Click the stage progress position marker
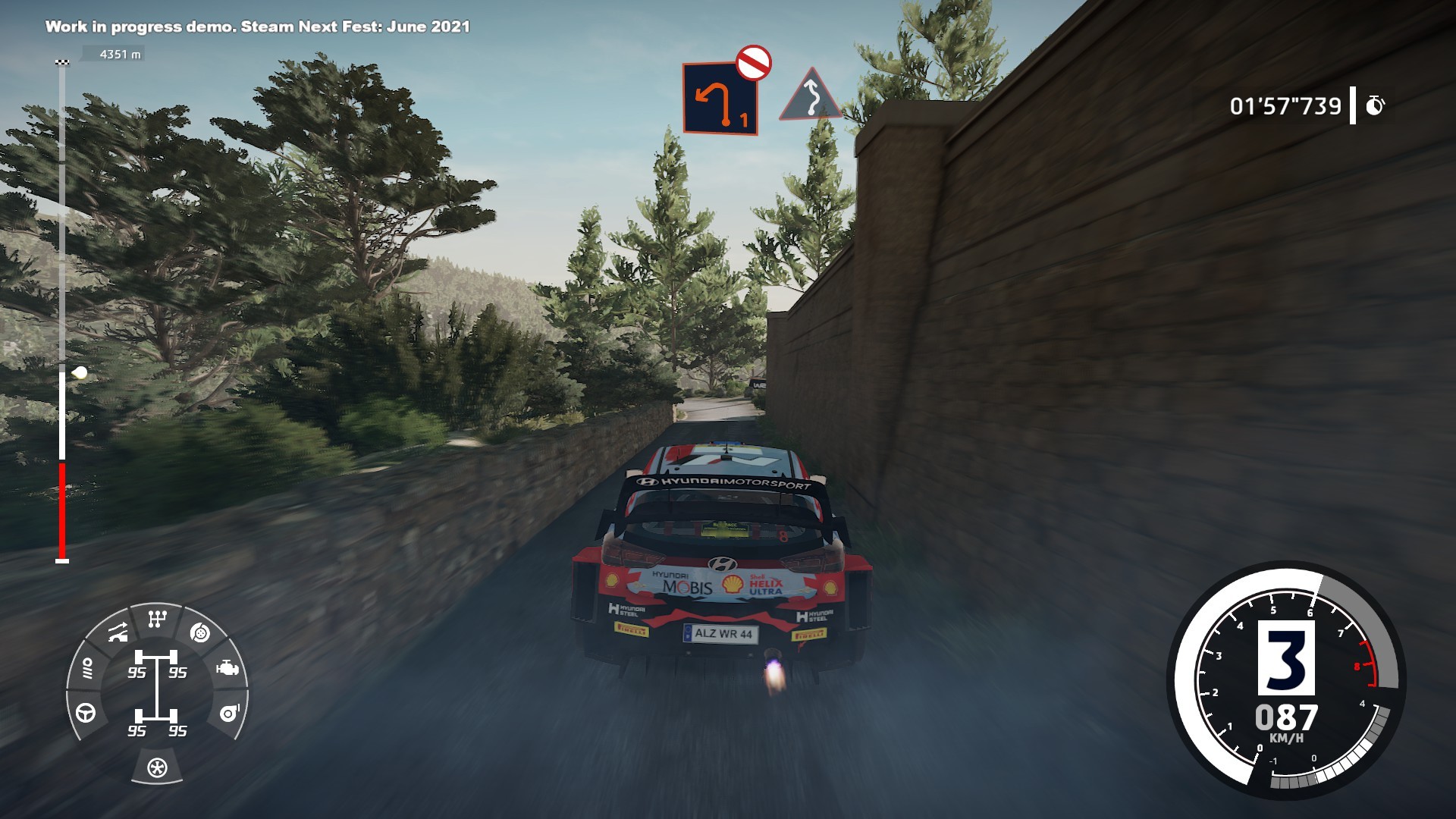The image size is (1456, 819). tap(80, 373)
